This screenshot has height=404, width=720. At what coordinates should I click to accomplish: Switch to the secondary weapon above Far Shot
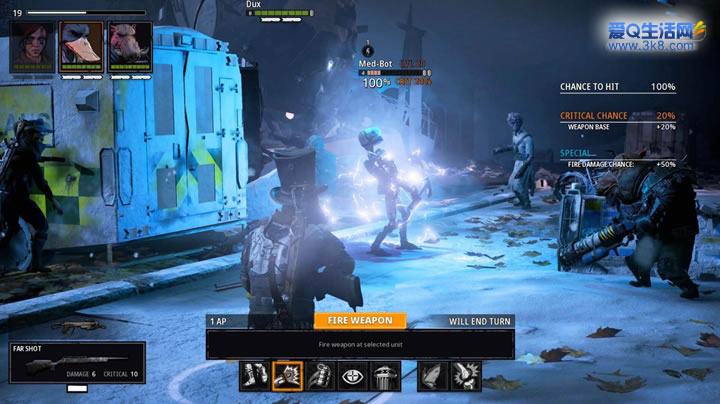coord(77,327)
